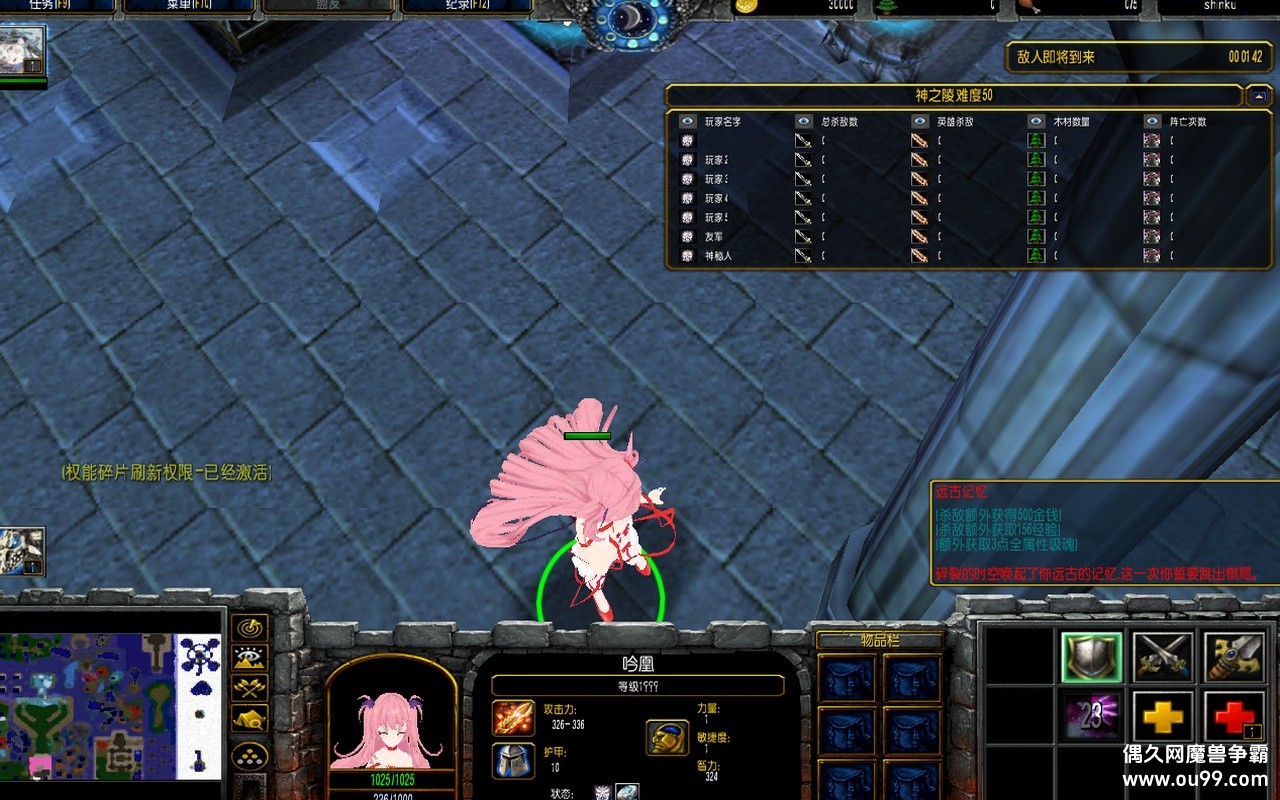Image resolution: width=1280 pixels, height=800 pixels.
Task: Open the 纪录(F12) log
Action: click(465, 4)
